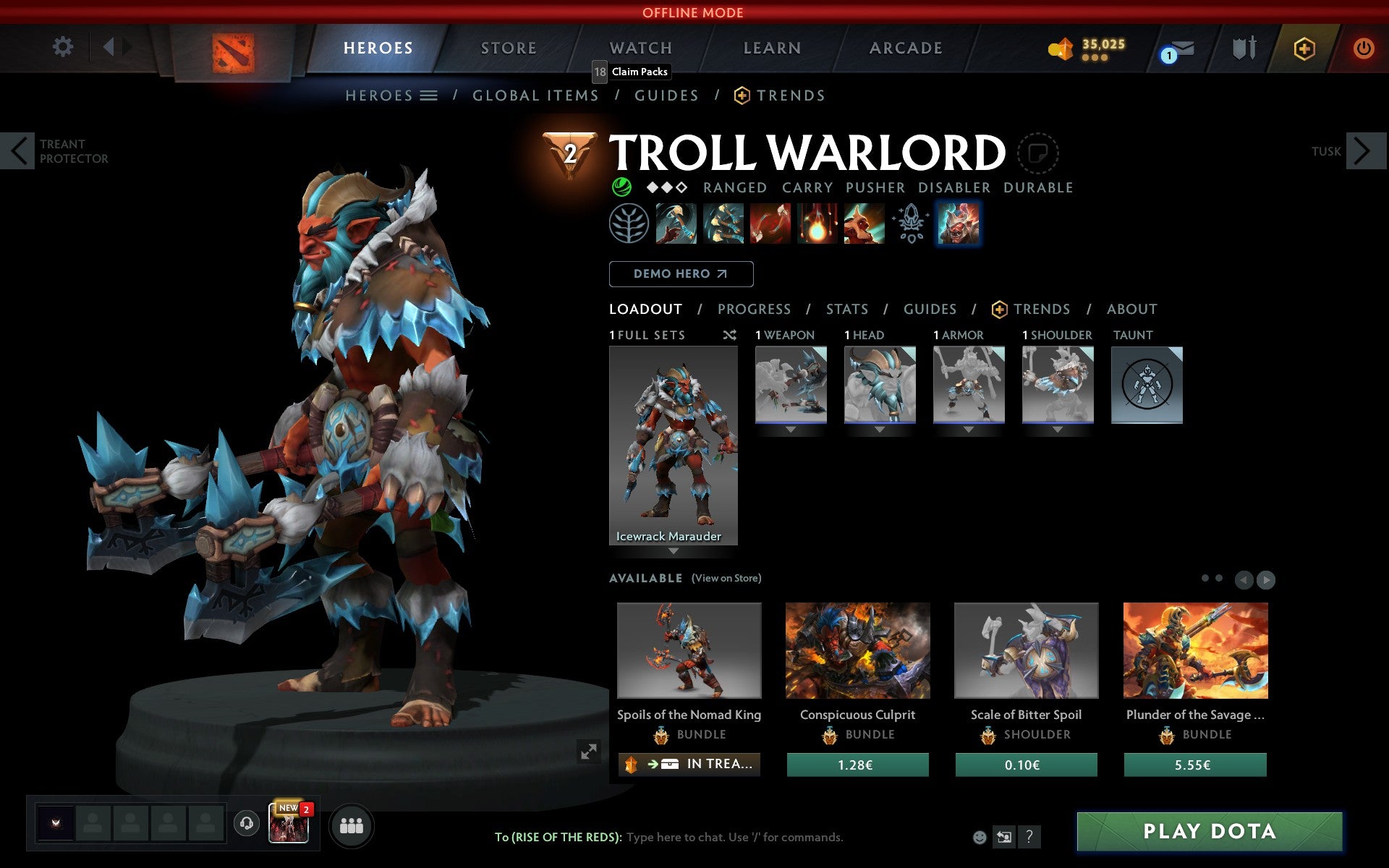The width and height of the screenshot is (1389, 868).
Task: Click the Demo Hero button
Action: click(681, 273)
